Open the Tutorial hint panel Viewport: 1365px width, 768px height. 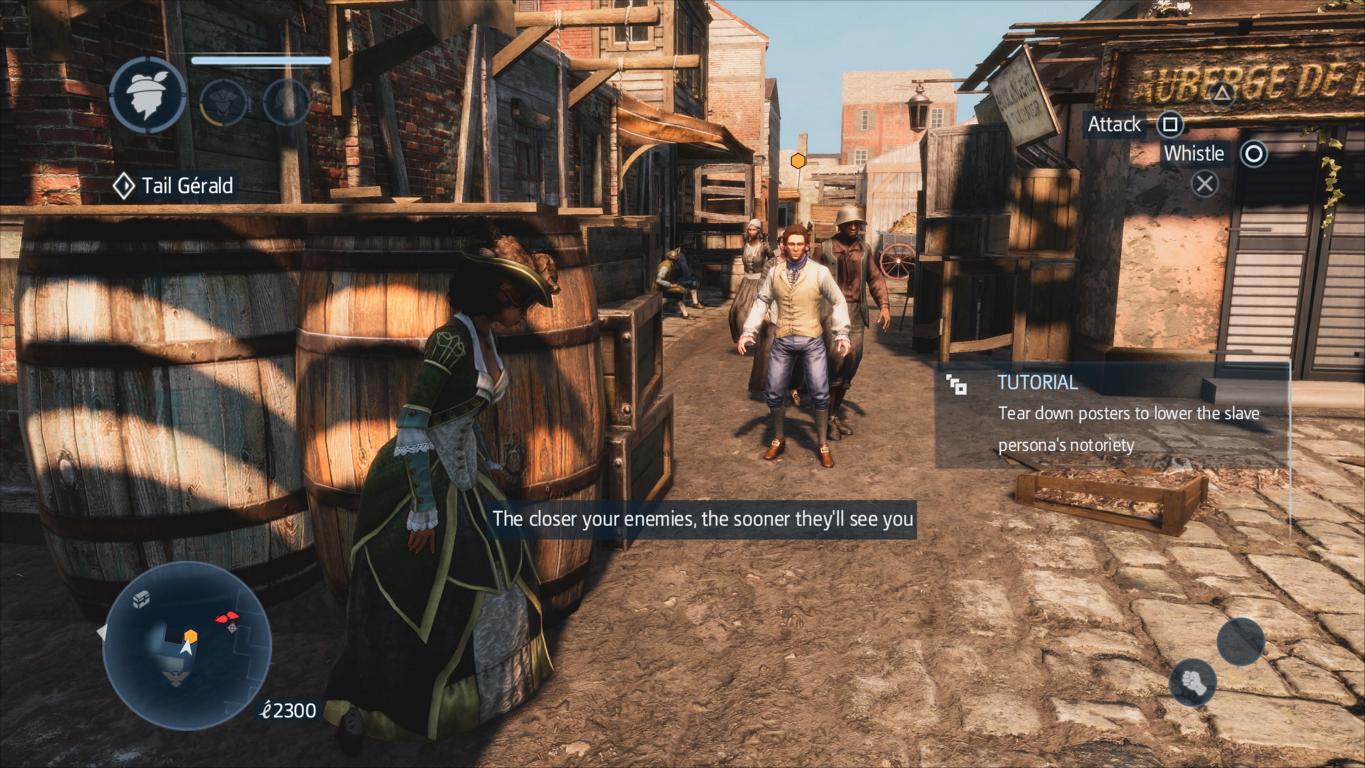(x=1111, y=414)
